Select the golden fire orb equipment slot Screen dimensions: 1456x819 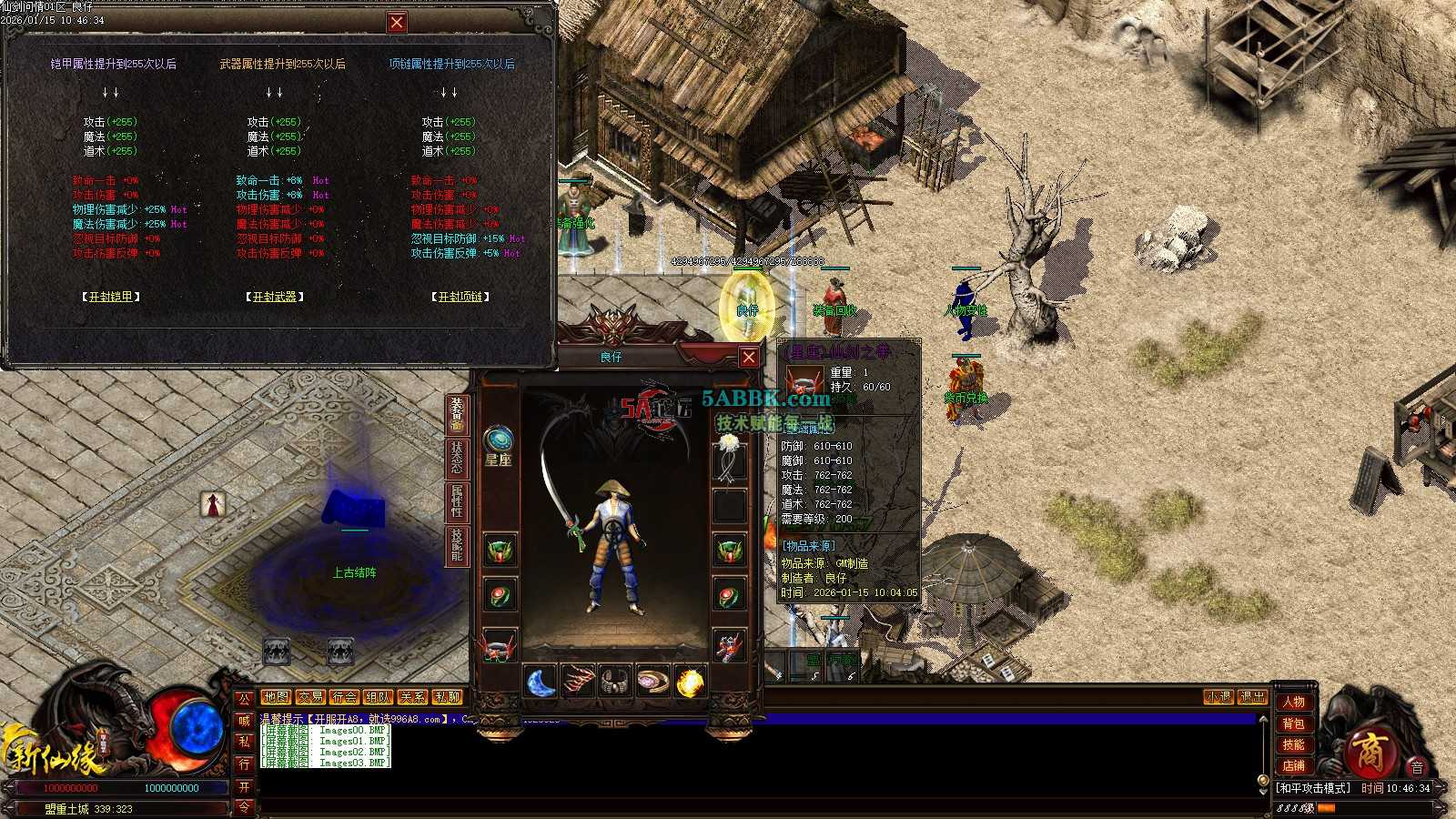click(x=690, y=682)
